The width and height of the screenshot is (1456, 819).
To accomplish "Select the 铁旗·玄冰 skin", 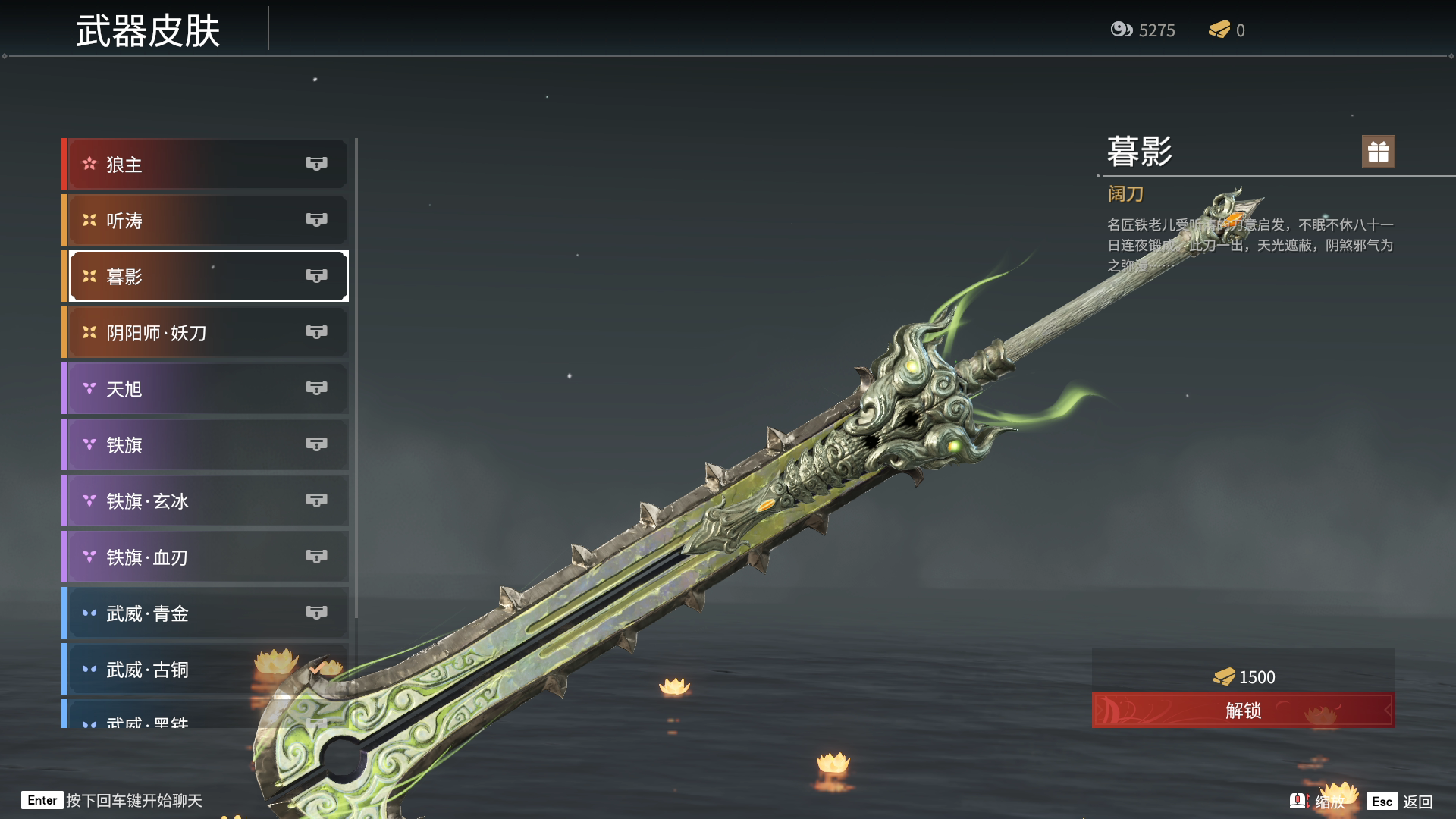I will (x=205, y=500).
